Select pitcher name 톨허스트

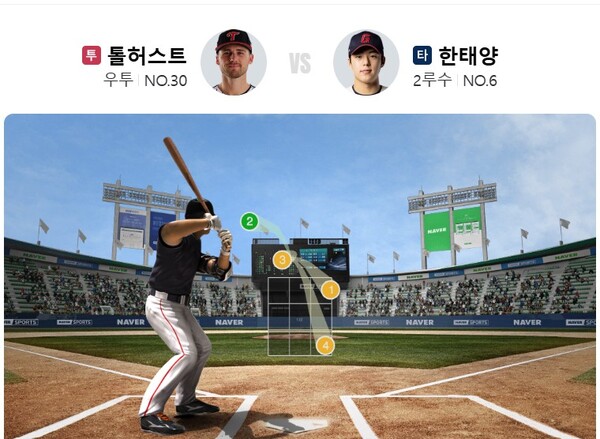click(146, 56)
